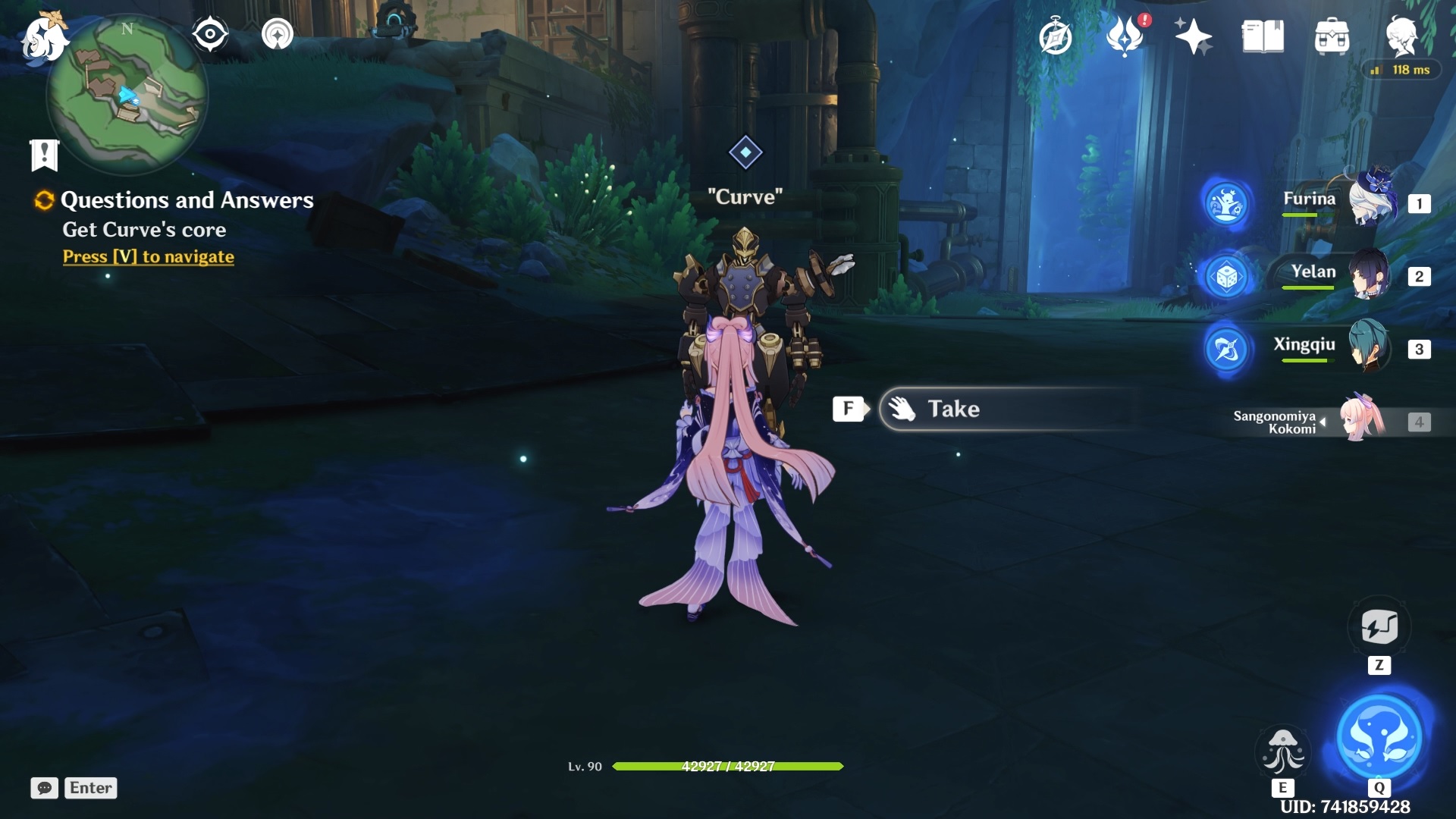This screenshot has width=1456, height=819.
Task: Click Press [V] to navigate link
Action: [147, 256]
